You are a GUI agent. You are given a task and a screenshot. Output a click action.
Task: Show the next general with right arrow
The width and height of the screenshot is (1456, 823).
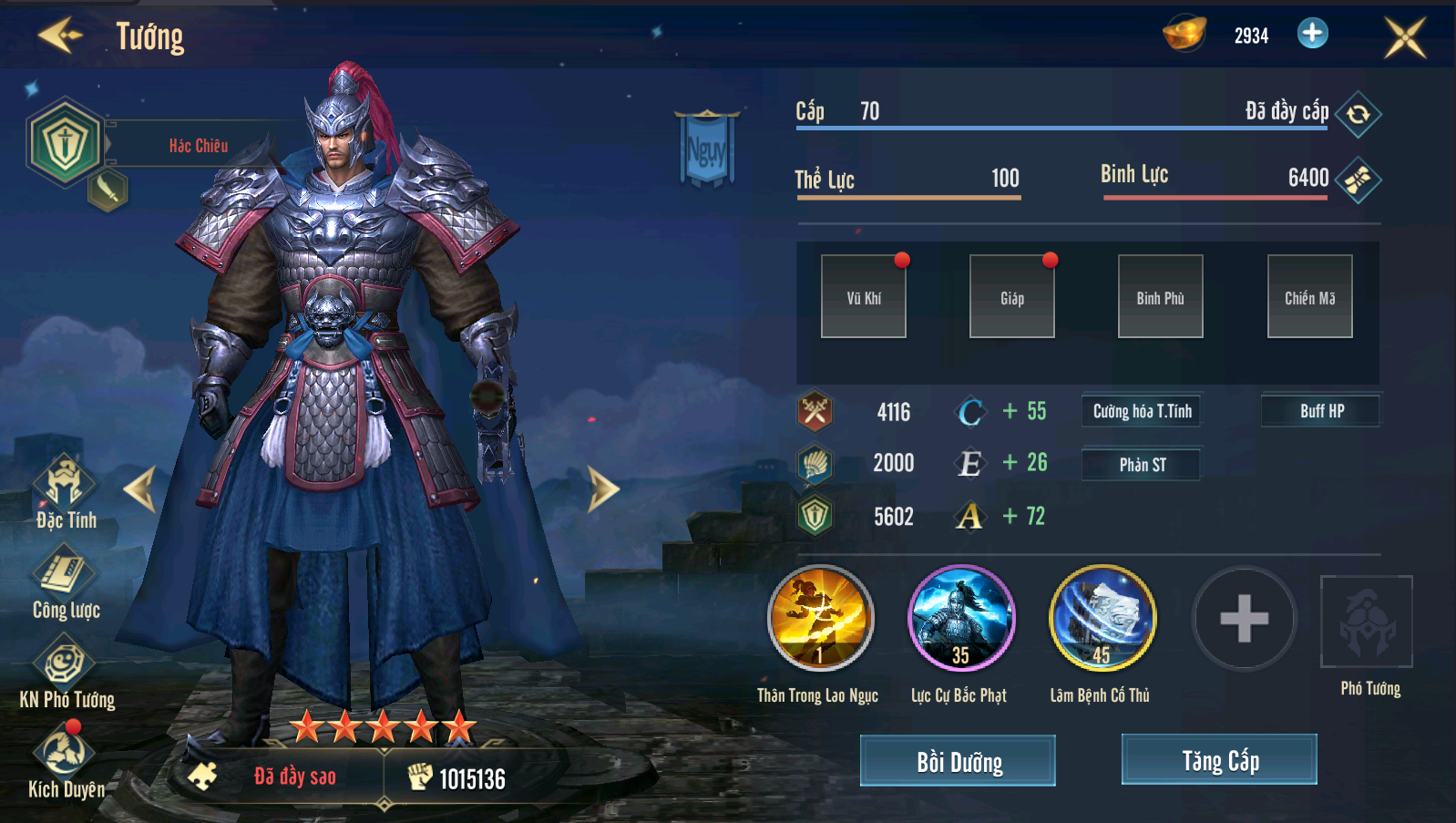point(602,489)
